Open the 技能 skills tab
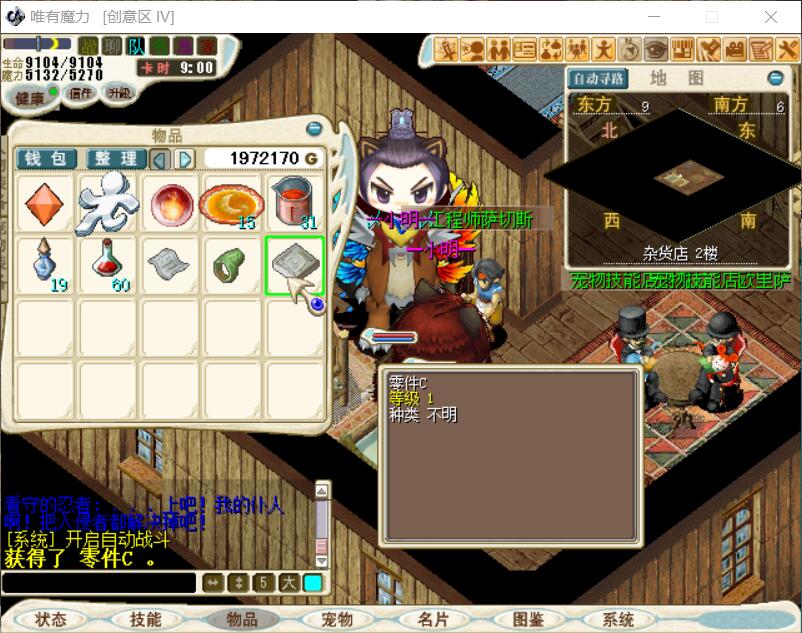 point(145,620)
